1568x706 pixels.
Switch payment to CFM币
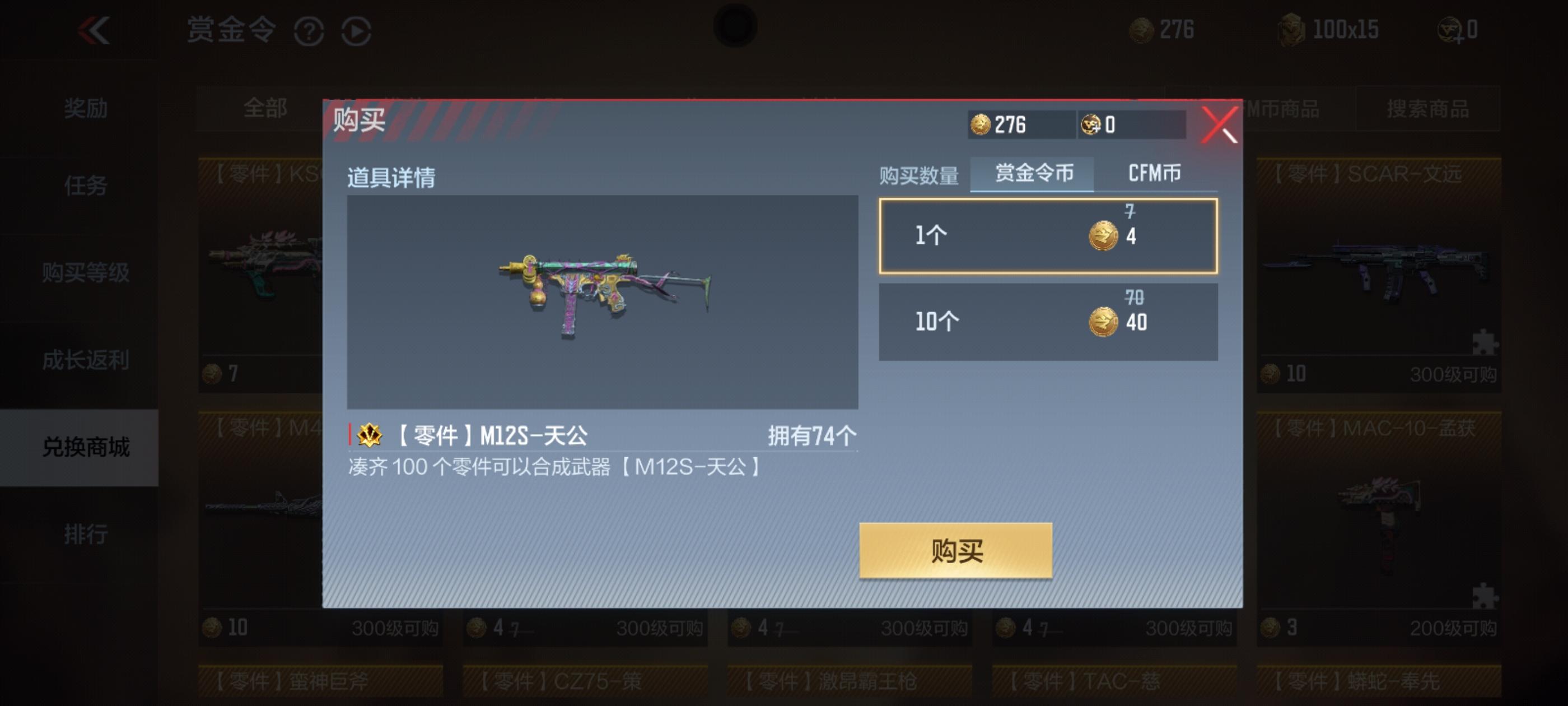pyautogui.click(x=1155, y=174)
